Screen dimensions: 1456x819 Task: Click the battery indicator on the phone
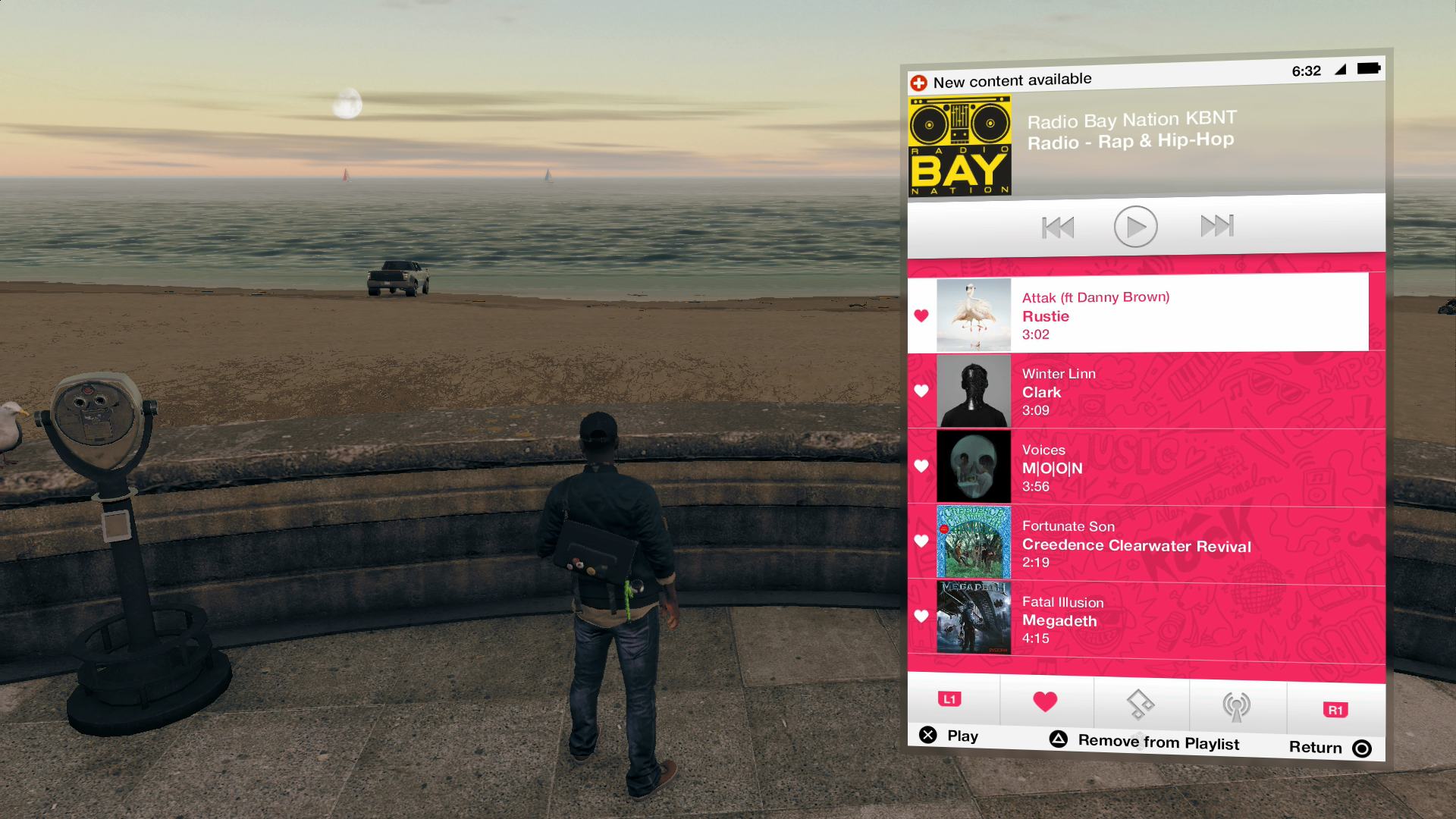1369,68
